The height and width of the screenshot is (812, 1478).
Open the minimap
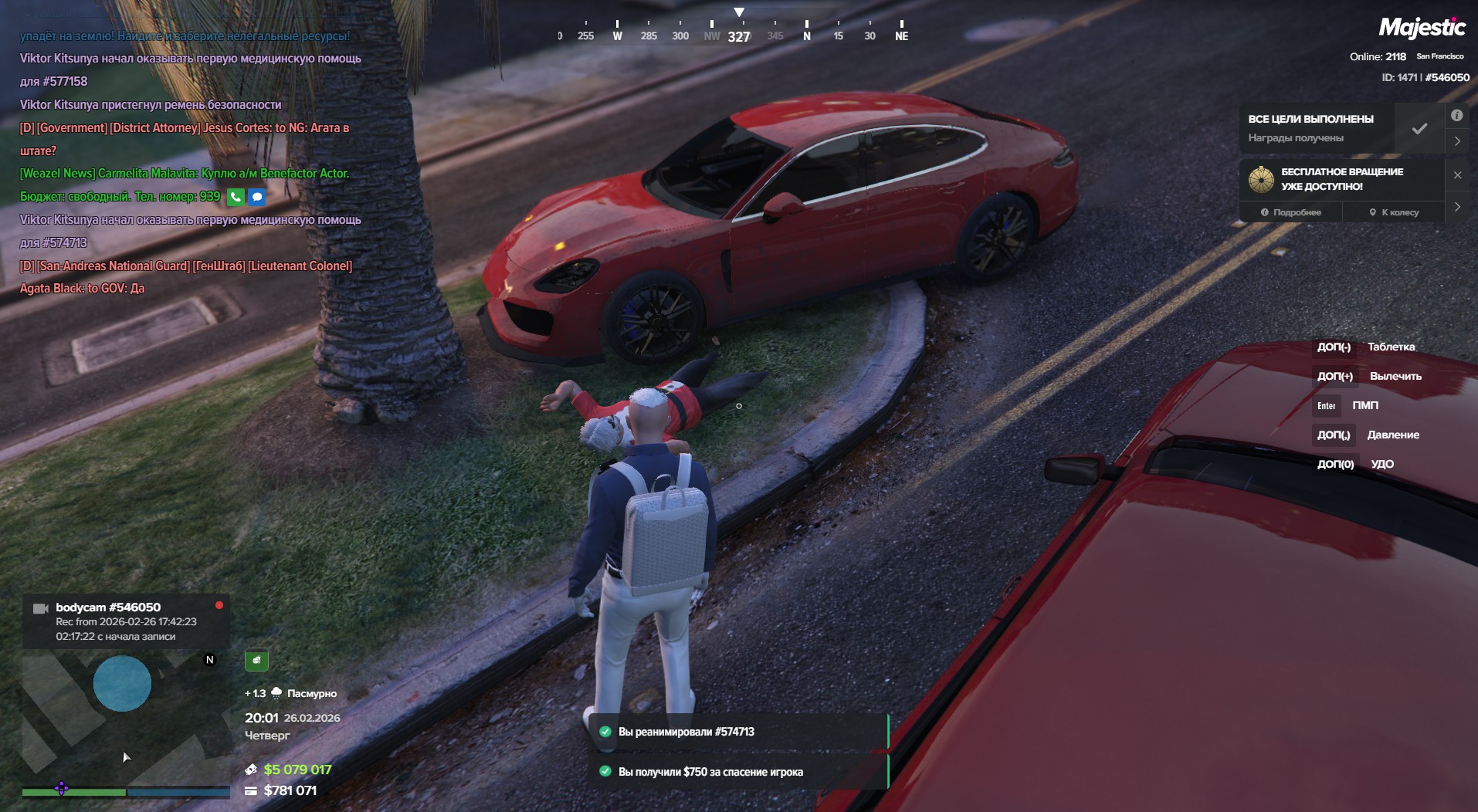pos(124,718)
